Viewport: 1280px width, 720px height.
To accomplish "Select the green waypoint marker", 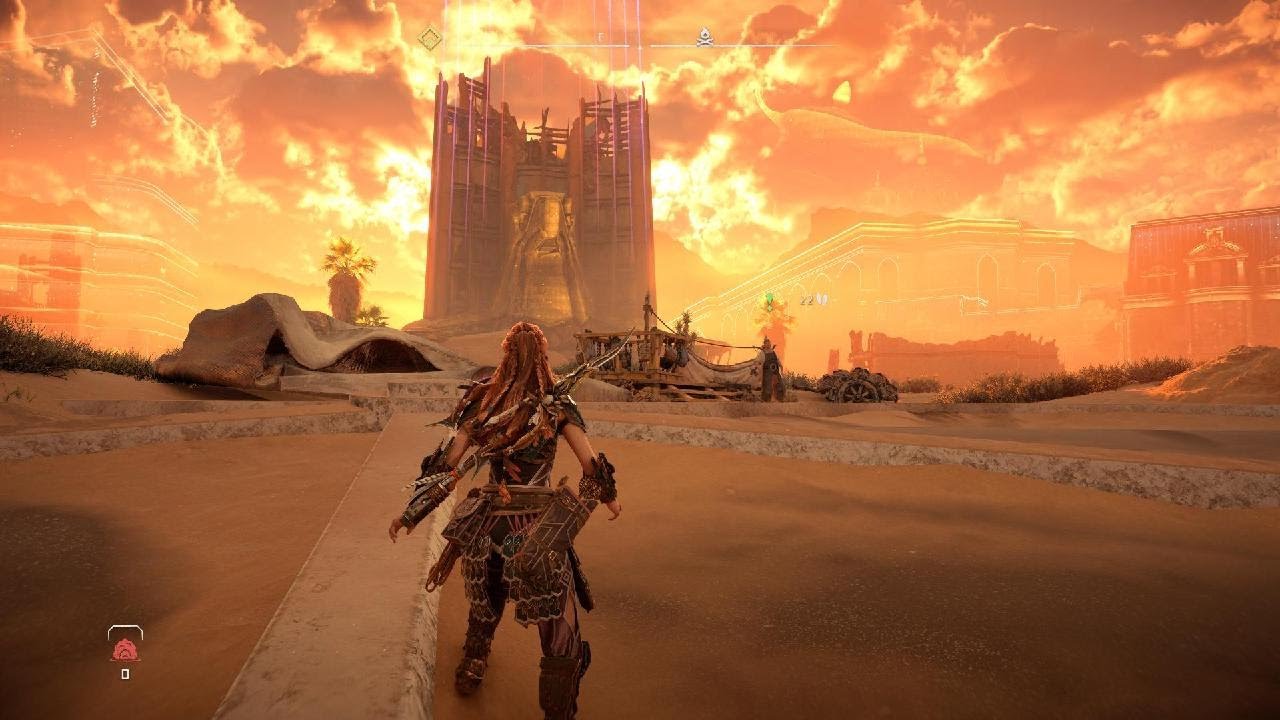I will pos(769,297).
